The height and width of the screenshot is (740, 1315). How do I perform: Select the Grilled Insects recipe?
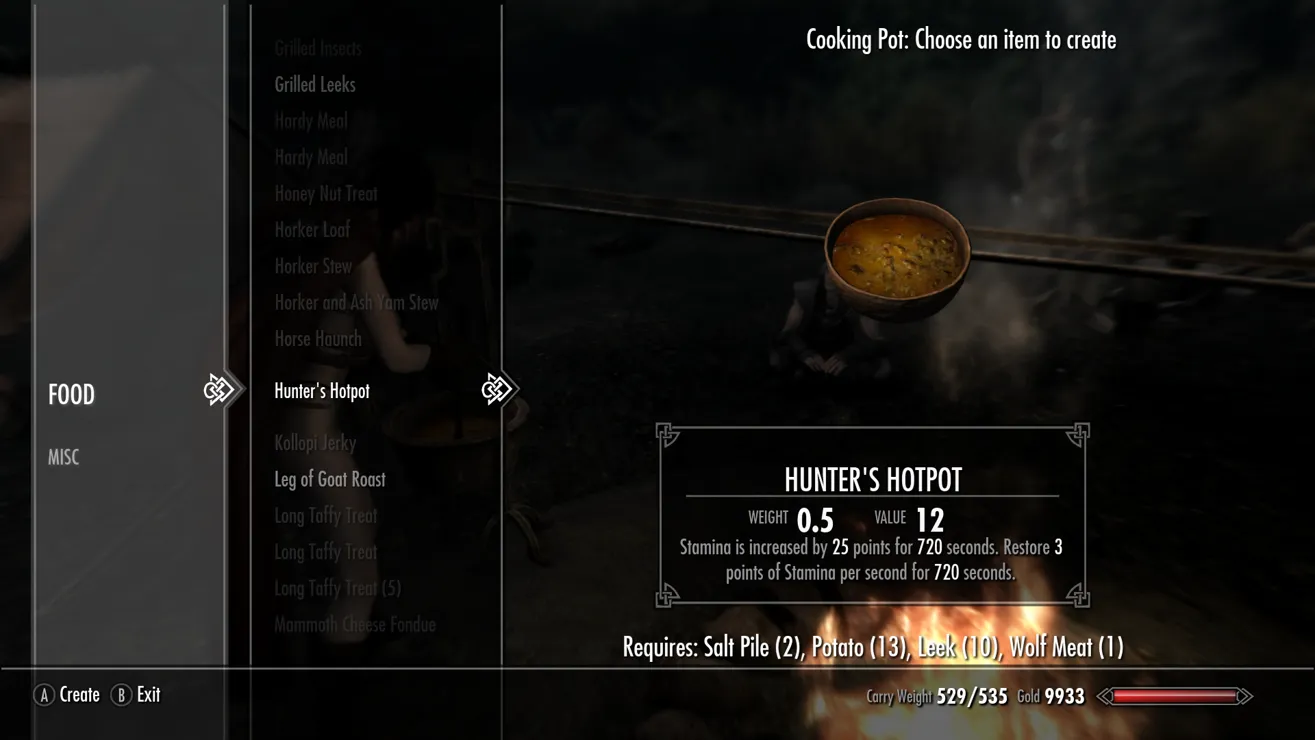click(x=318, y=48)
